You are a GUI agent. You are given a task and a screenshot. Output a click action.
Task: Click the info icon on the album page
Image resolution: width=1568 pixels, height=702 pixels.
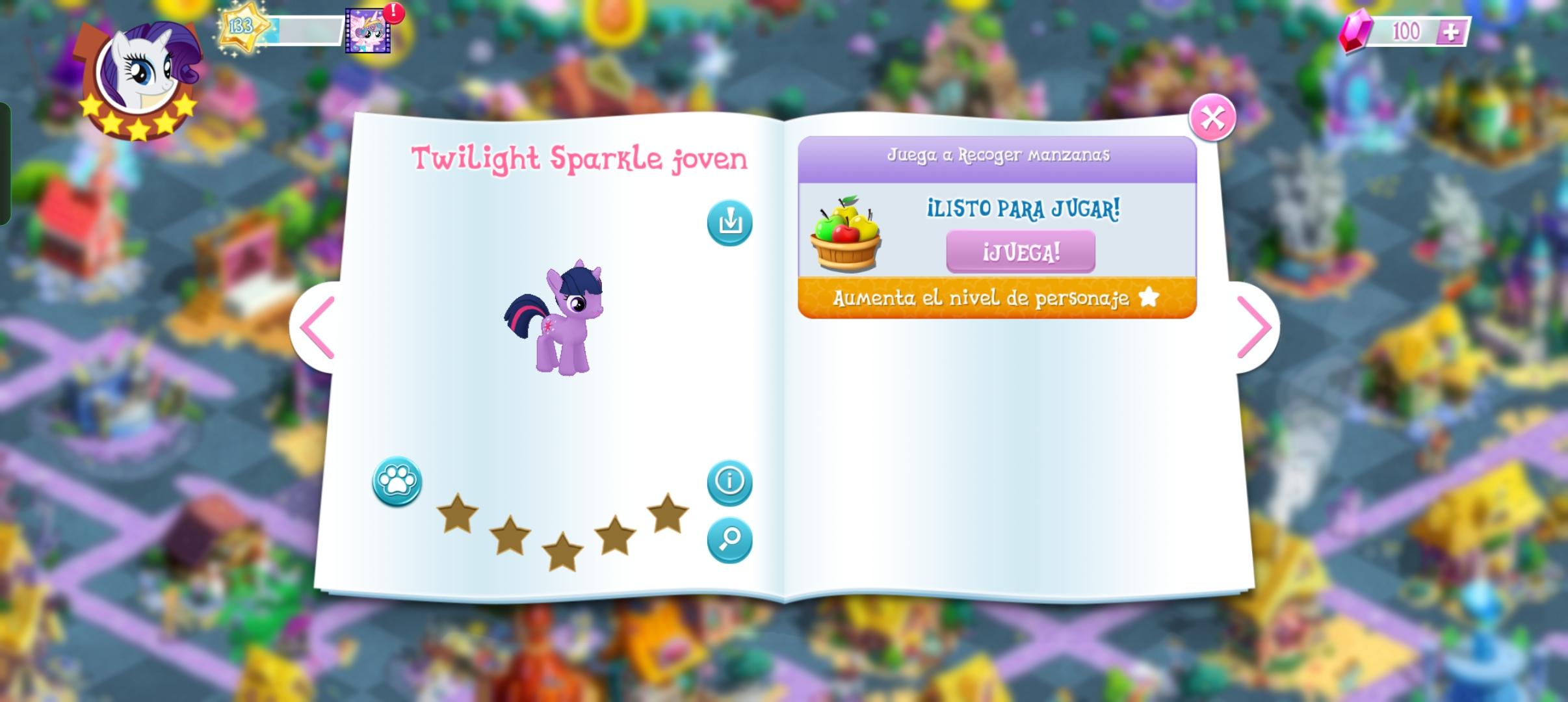coord(729,482)
